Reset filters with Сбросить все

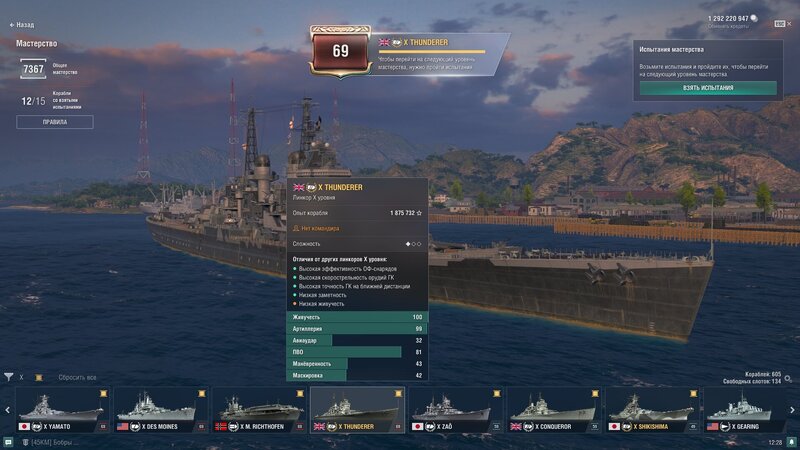(x=77, y=377)
